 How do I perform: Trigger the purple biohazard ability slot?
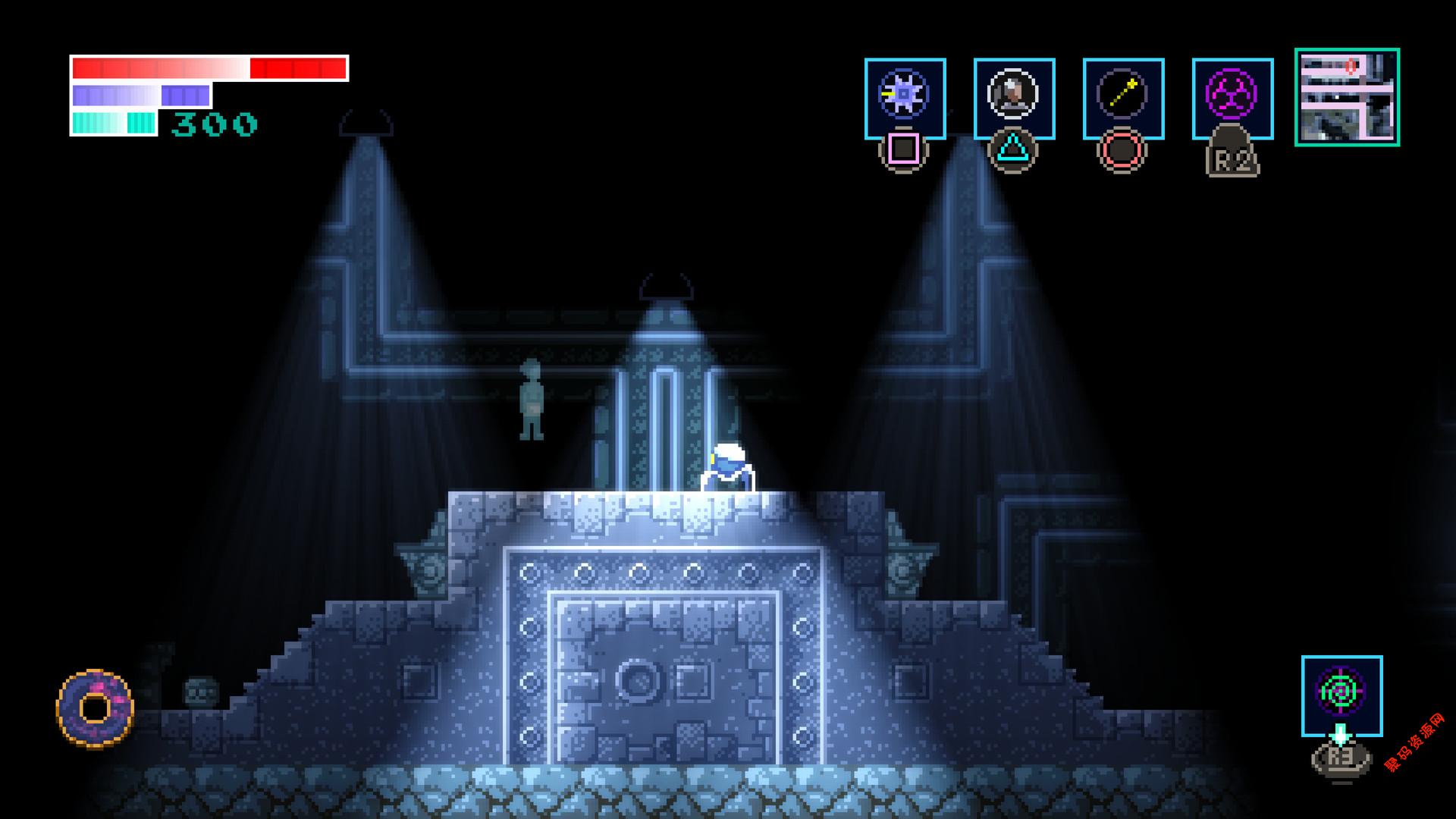[1232, 98]
